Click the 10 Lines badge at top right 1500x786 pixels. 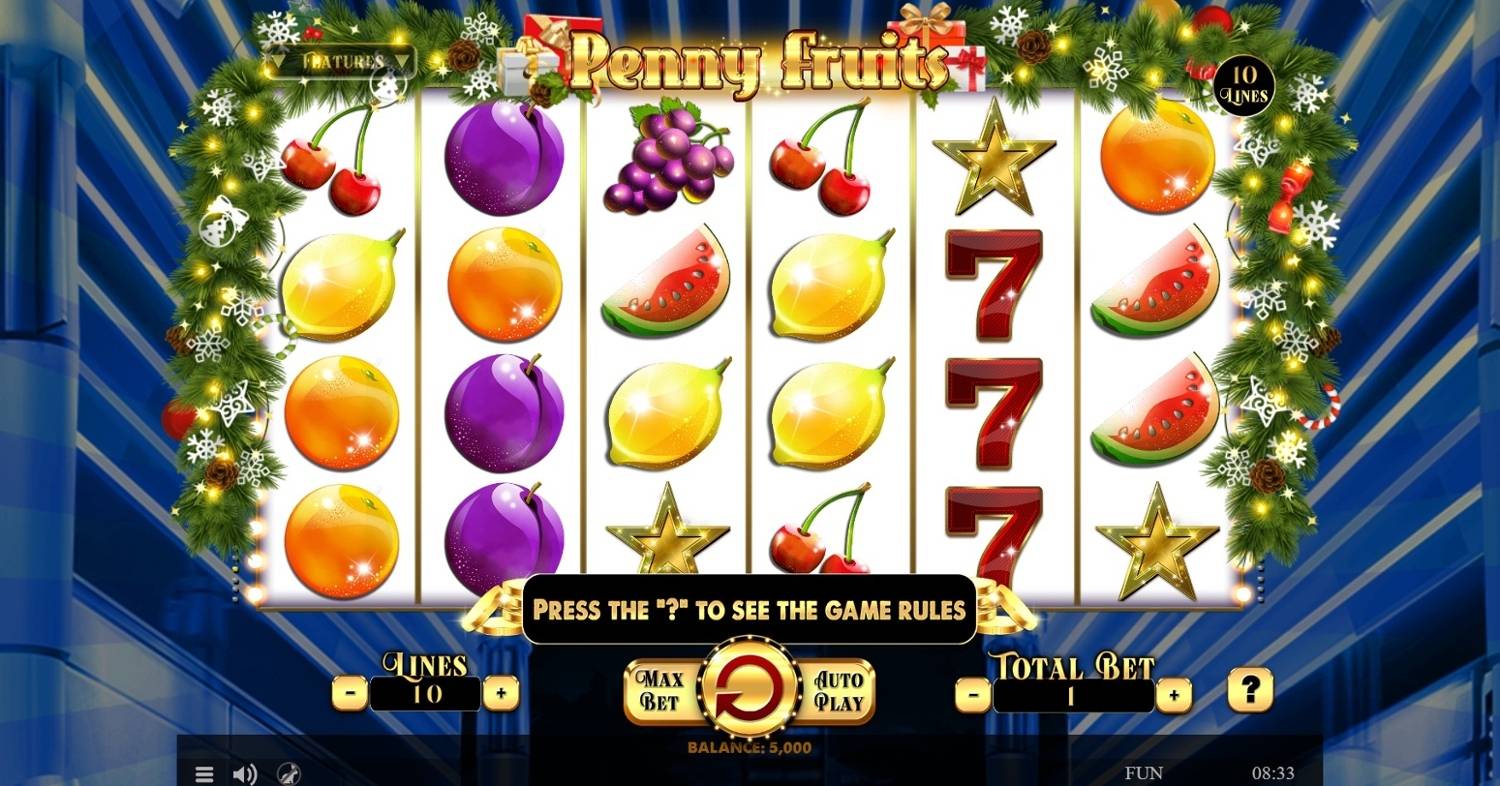(1243, 85)
